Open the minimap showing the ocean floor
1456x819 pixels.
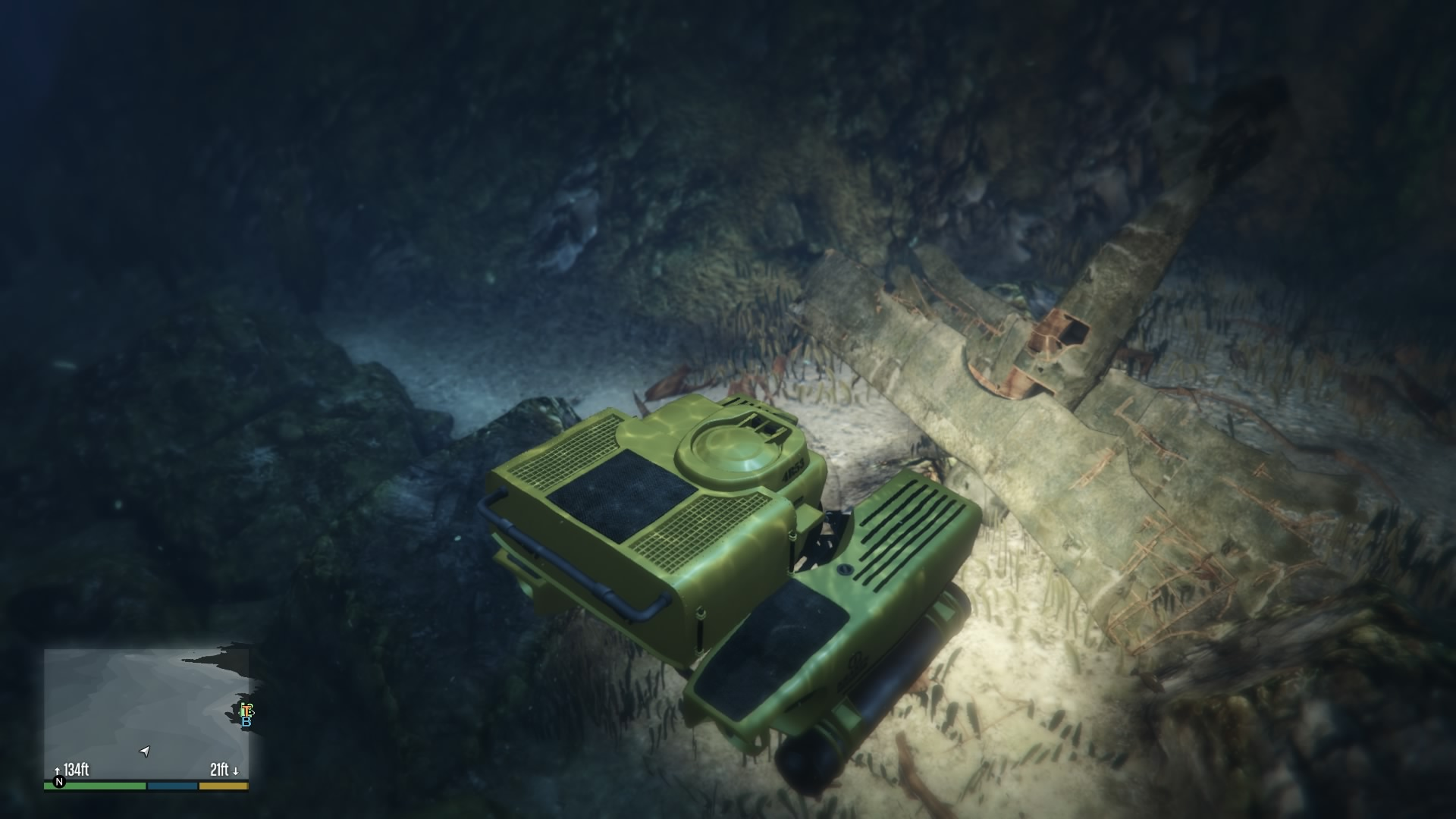(146, 713)
